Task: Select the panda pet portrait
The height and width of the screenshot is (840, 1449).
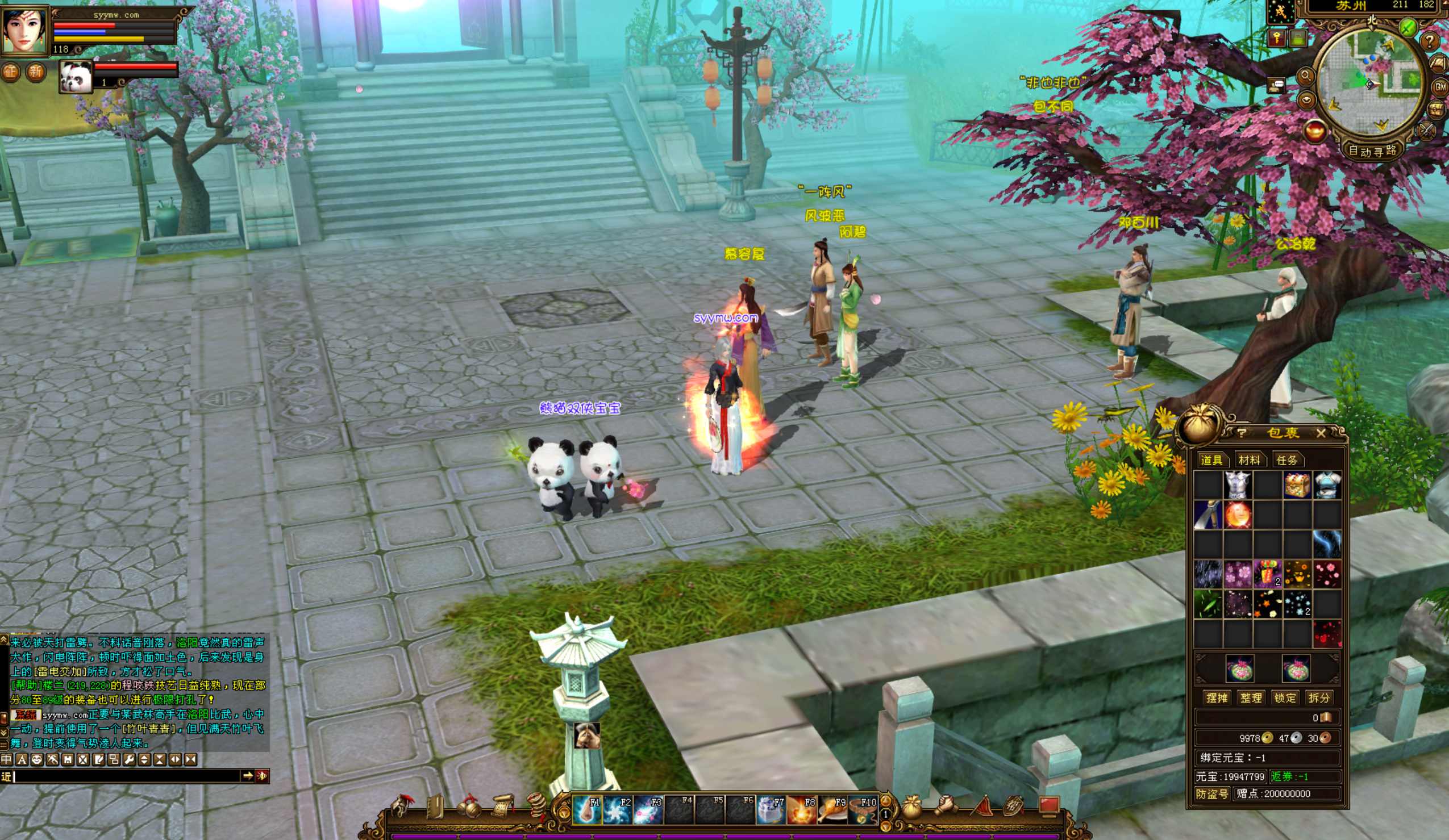Action: [x=76, y=77]
